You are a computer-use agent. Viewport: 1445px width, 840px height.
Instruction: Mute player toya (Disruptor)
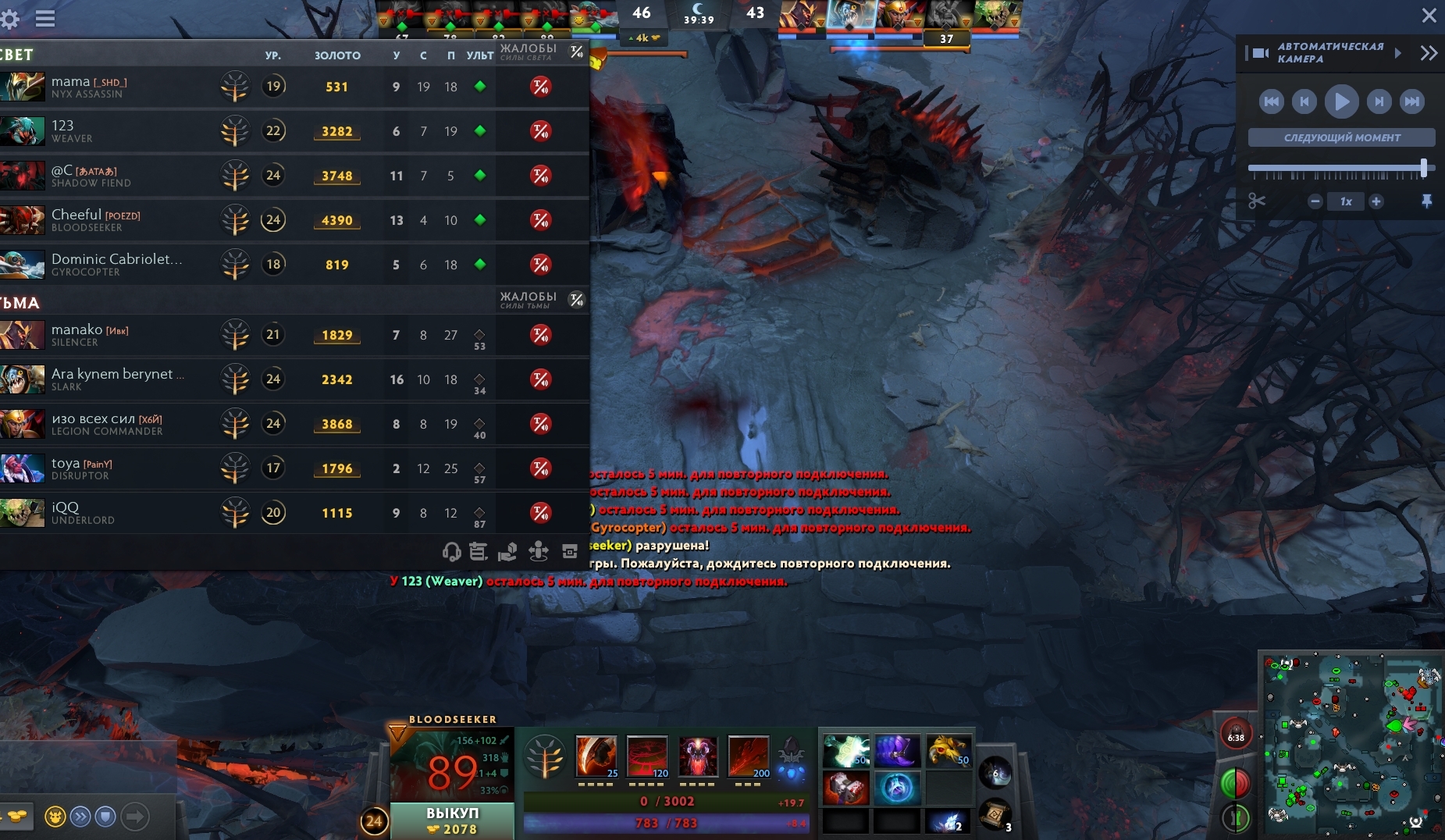(x=539, y=468)
